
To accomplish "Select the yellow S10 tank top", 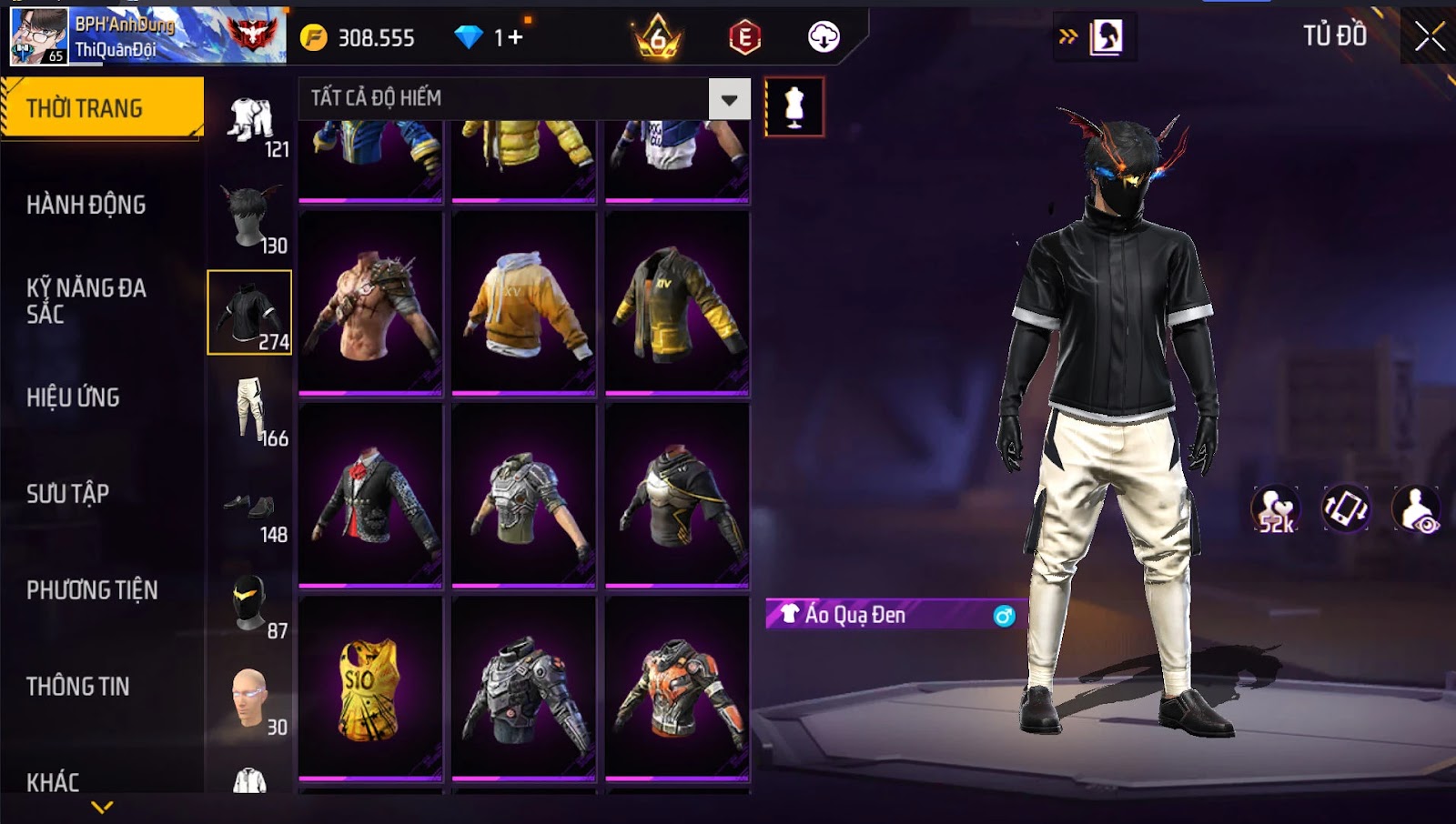I will pos(369,688).
